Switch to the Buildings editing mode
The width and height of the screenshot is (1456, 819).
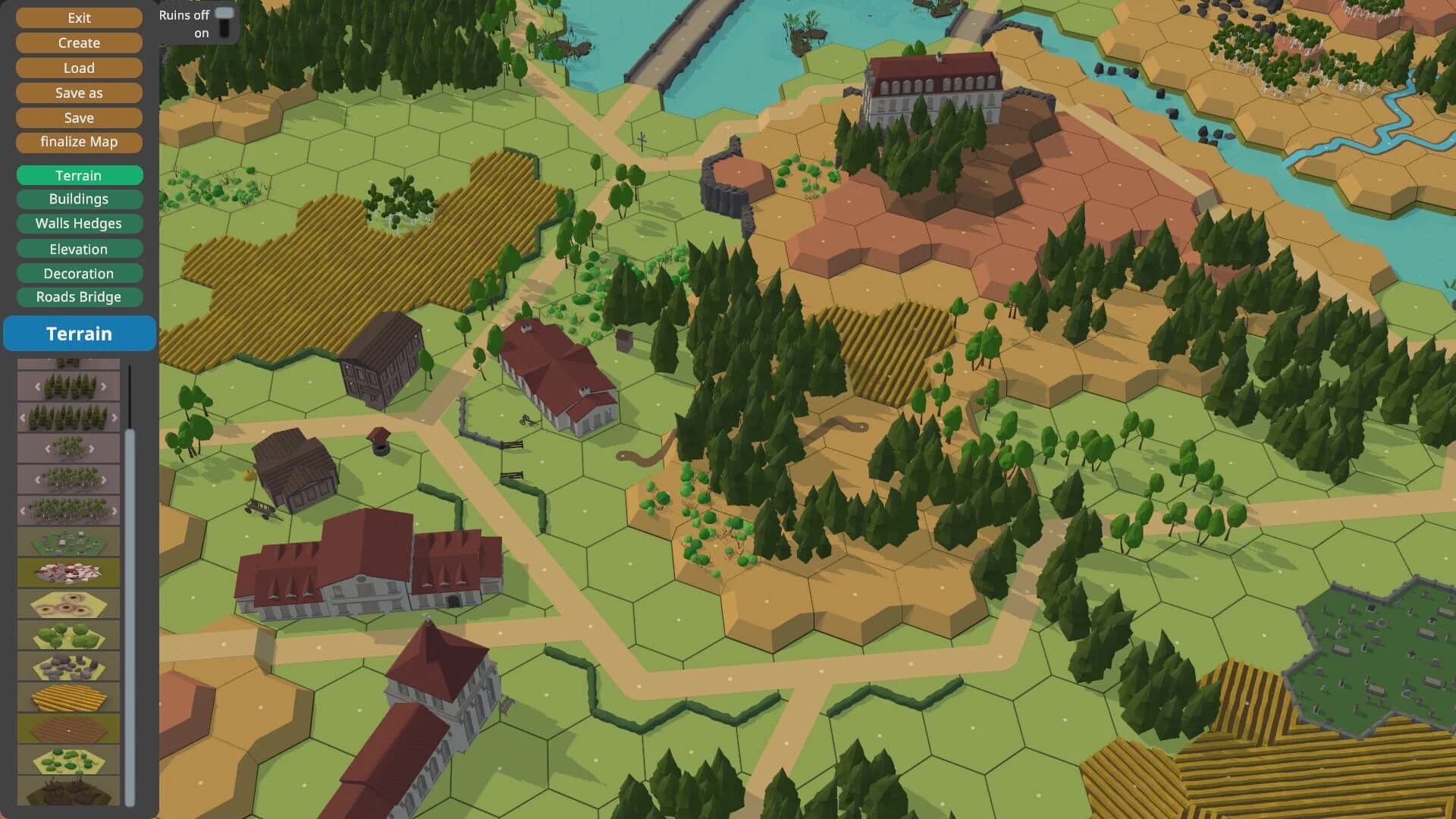coord(80,199)
